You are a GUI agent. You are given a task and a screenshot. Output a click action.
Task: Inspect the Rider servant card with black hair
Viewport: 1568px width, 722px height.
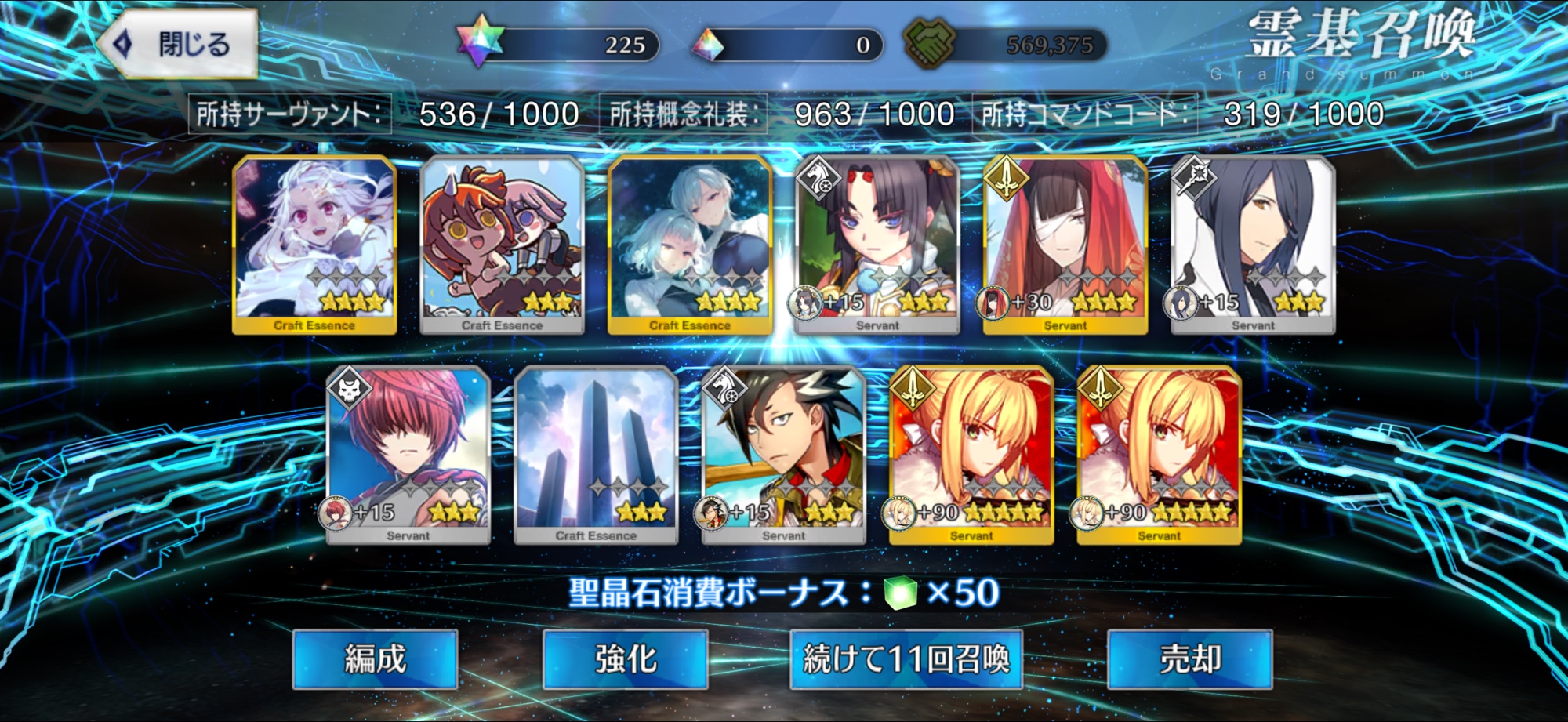pos(877,245)
